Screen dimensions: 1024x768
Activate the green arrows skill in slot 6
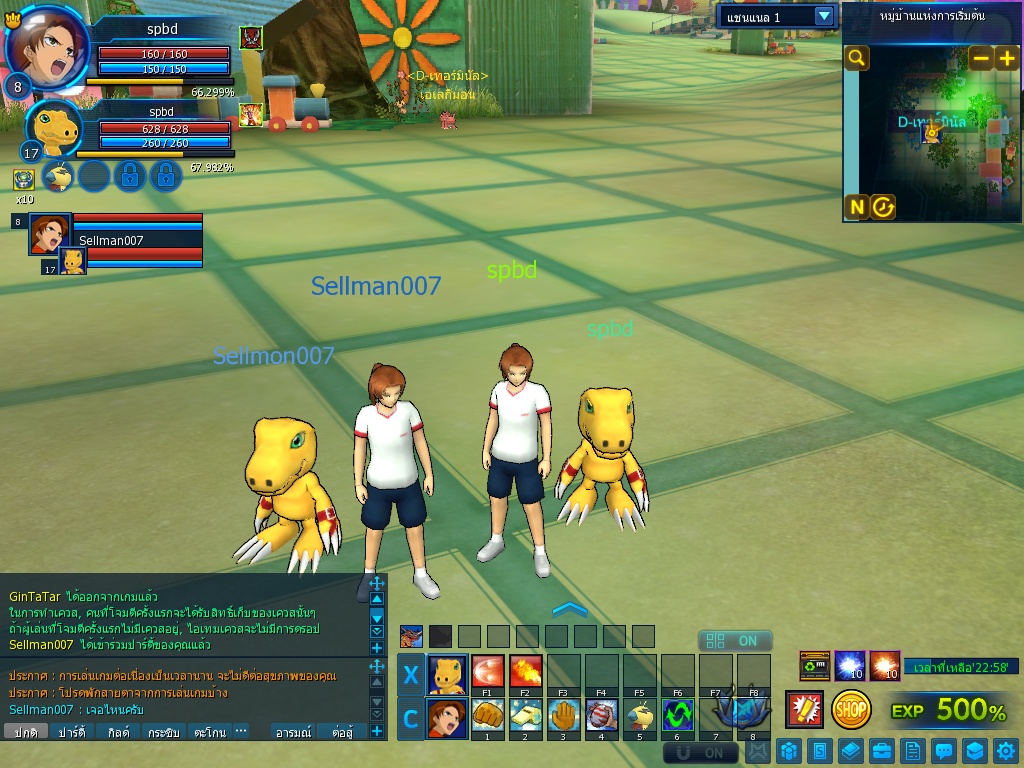(677, 716)
